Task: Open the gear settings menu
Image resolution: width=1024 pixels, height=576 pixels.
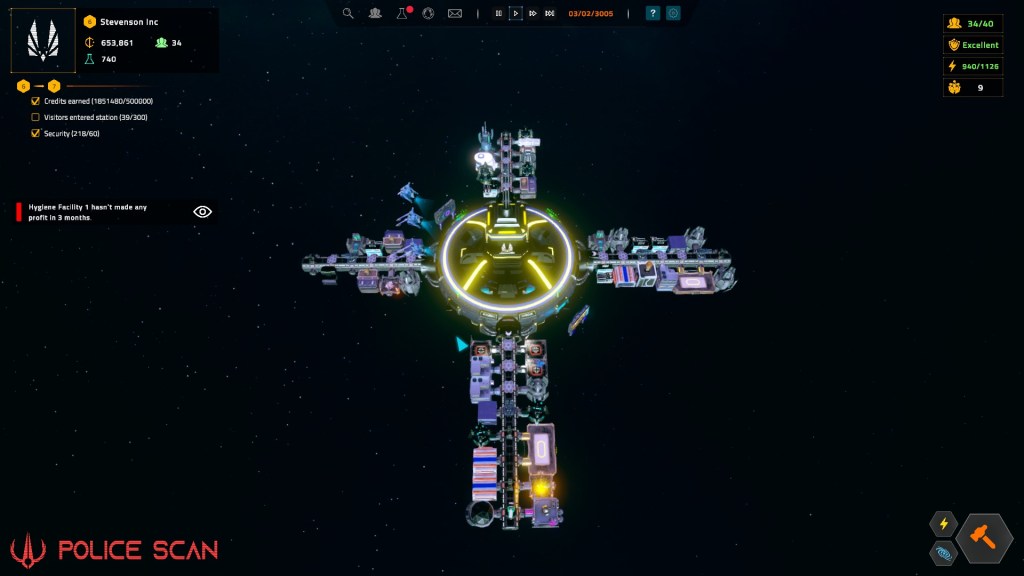Action: [x=673, y=13]
